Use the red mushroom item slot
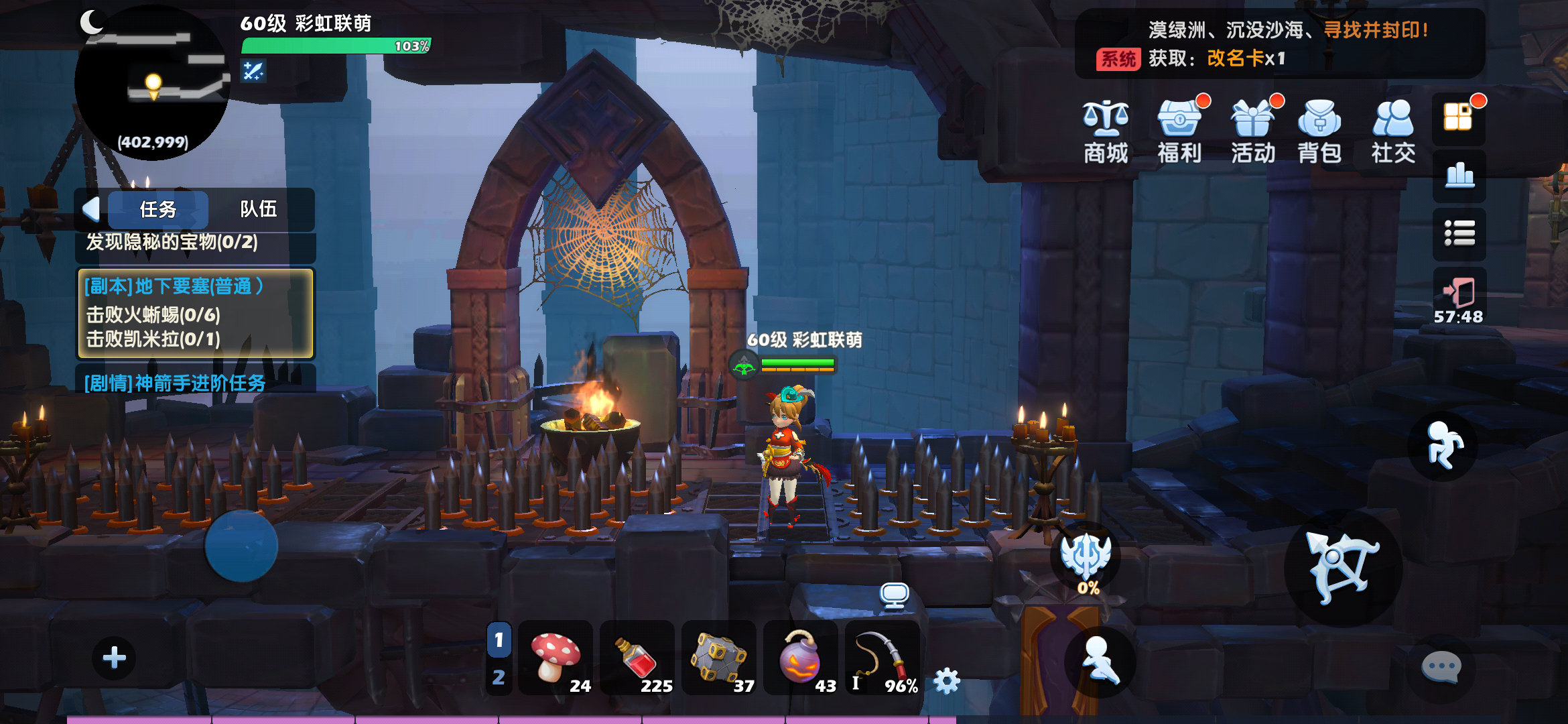Viewport: 1568px width, 724px height. coord(556,658)
